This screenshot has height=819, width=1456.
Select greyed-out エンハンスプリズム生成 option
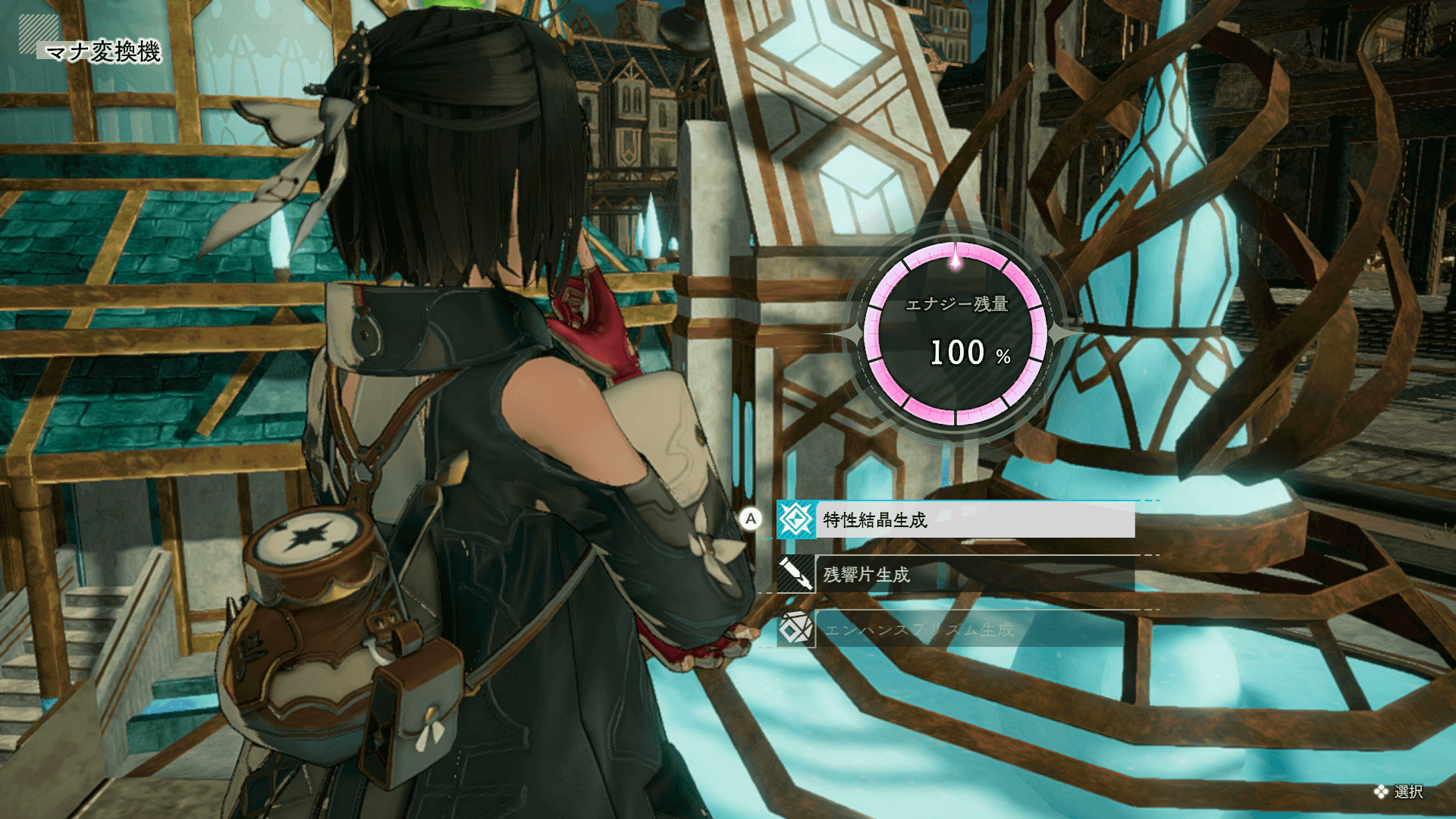click(955, 629)
